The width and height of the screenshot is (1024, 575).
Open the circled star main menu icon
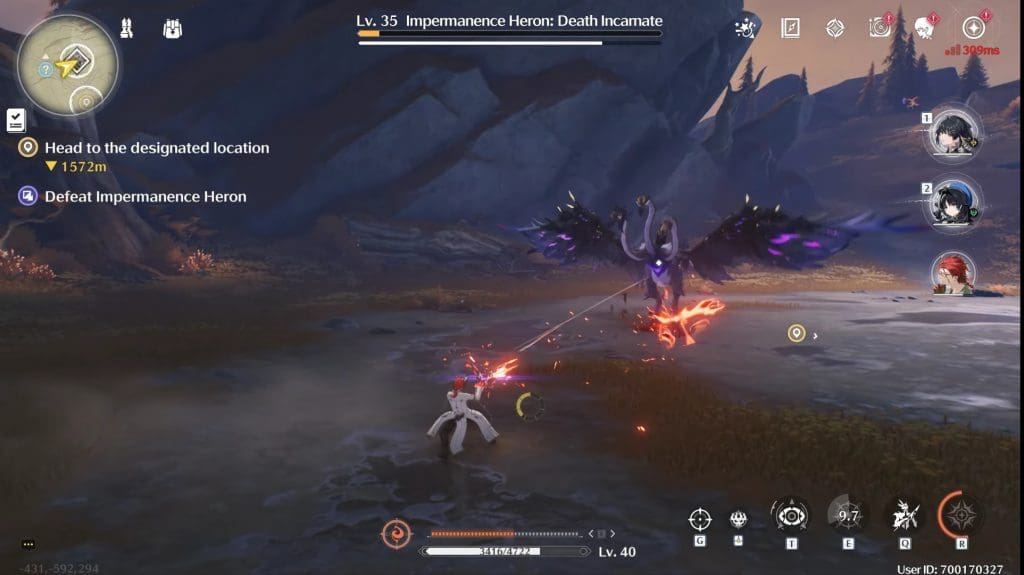[x=972, y=28]
